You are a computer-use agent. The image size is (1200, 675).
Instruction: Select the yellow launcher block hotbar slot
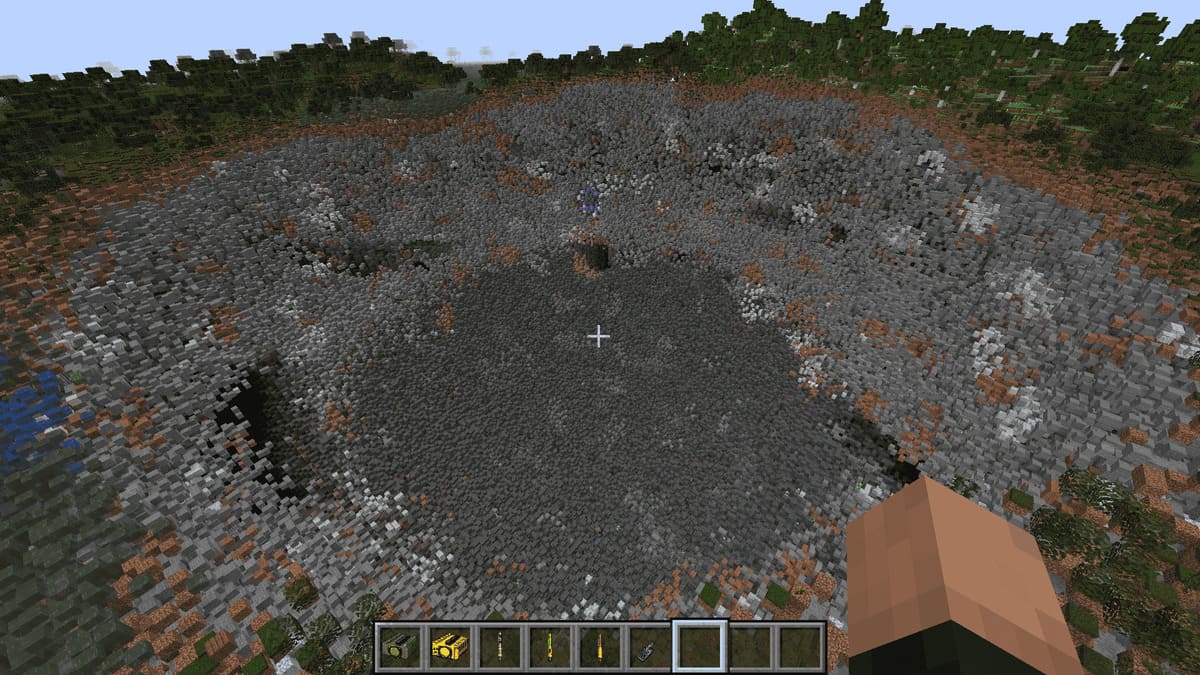pyautogui.click(x=449, y=647)
